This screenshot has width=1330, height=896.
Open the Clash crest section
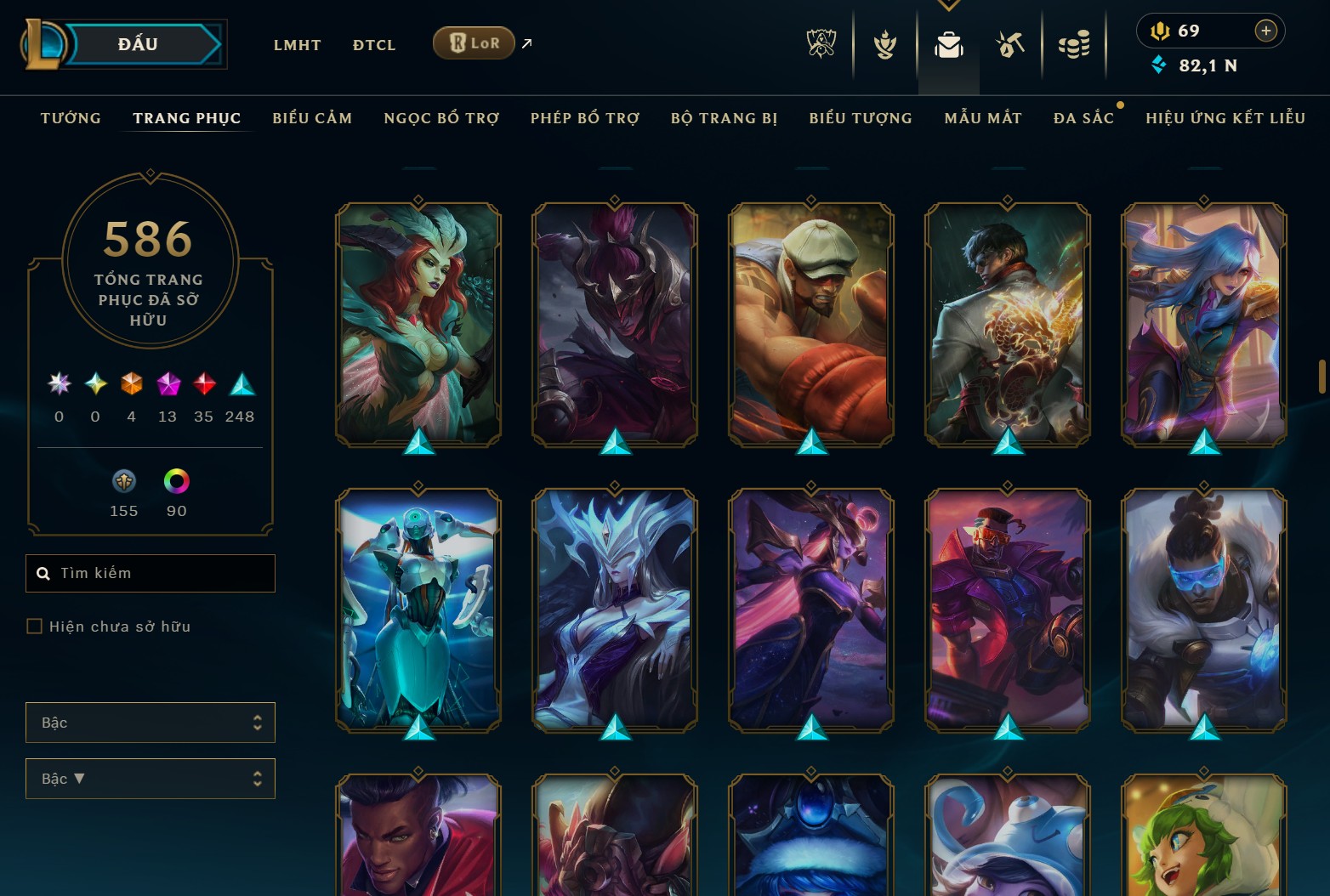tap(884, 44)
